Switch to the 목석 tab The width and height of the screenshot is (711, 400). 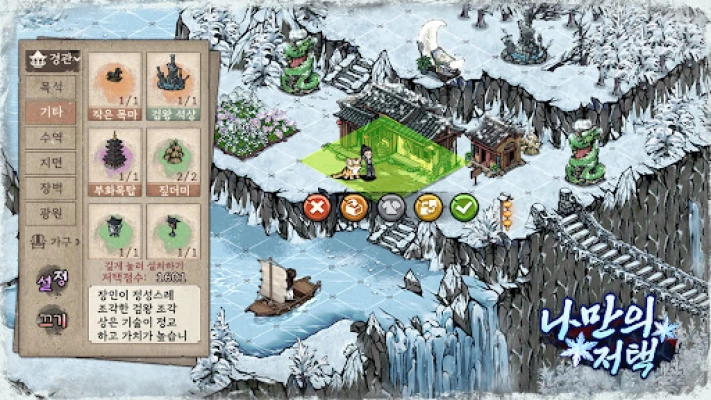click(x=50, y=87)
